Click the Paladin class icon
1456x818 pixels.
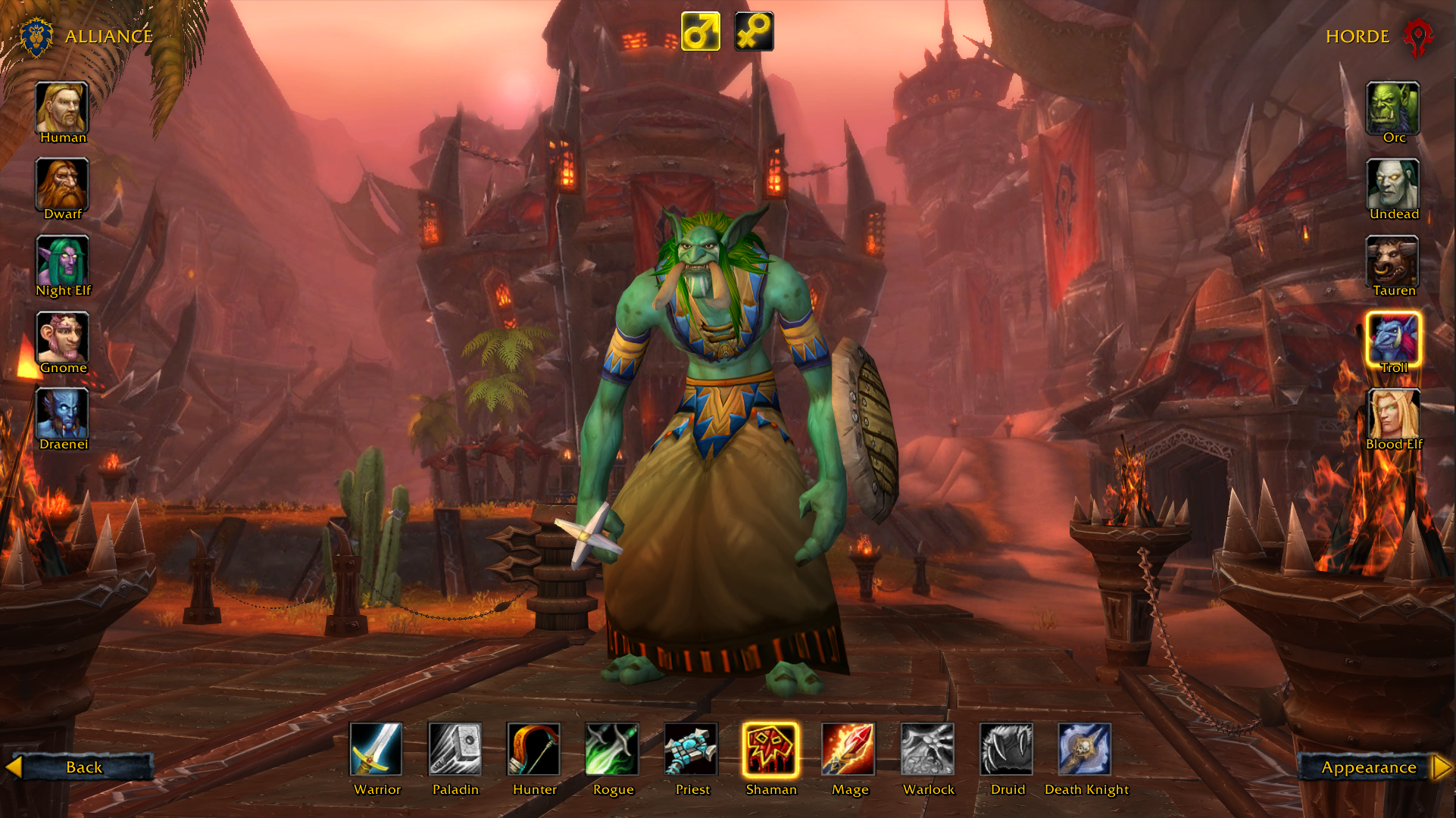click(455, 749)
